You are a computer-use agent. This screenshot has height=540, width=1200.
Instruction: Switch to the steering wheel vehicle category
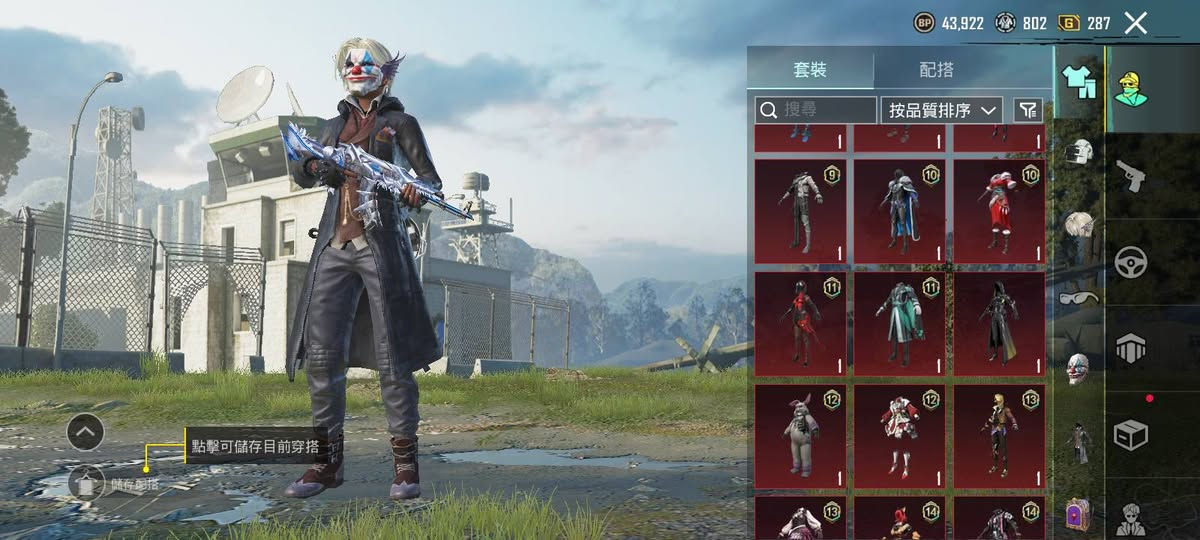[1131, 262]
